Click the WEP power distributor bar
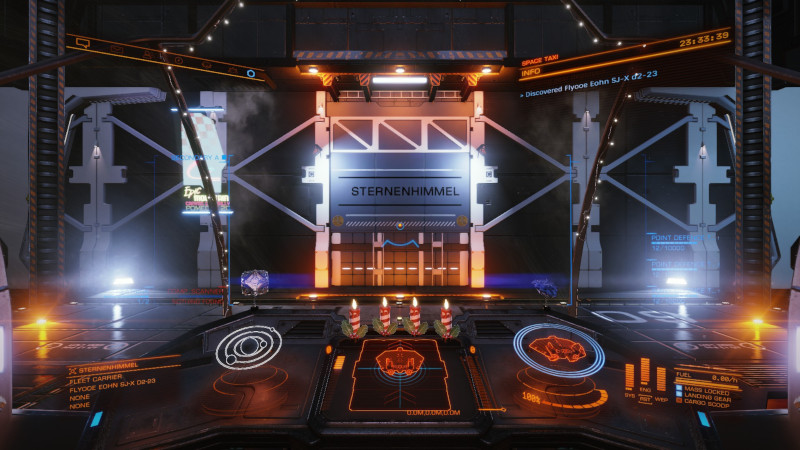Image resolution: width=800 pixels, height=450 pixels. pos(659,377)
